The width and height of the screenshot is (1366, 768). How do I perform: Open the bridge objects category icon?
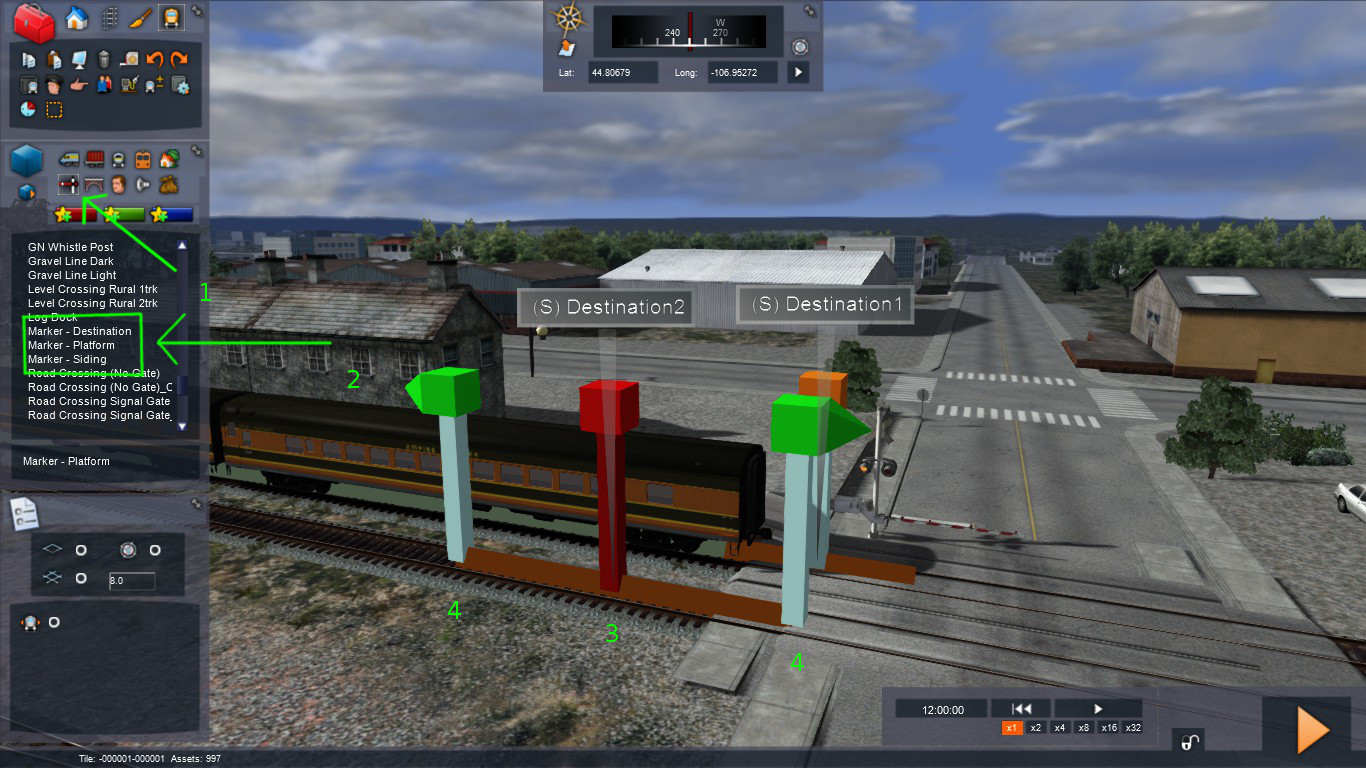point(94,184)
